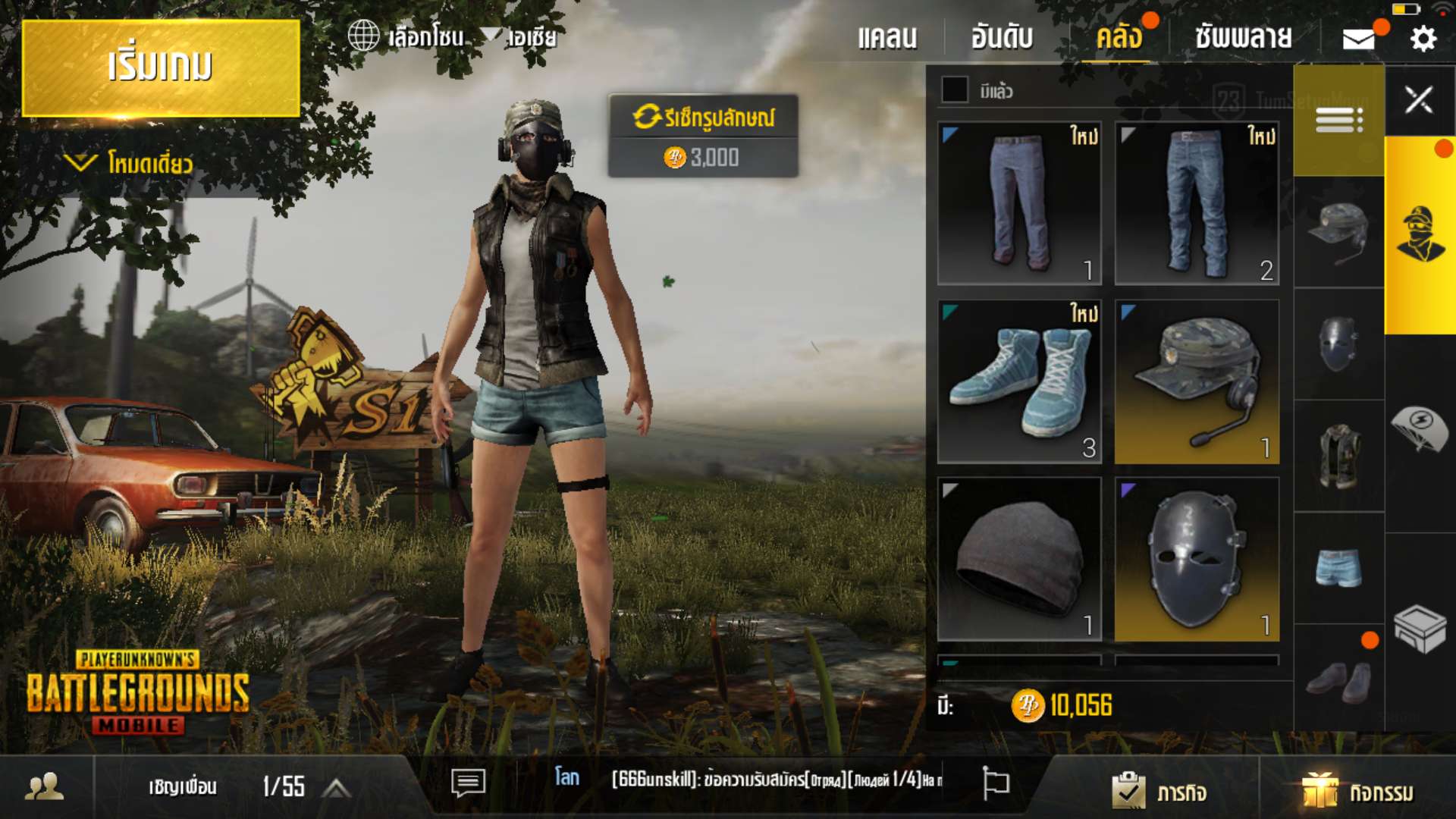Image resolution: width=1456 pixels, height=819 pixels.
Task: Open the Clan tab
Action: (x=887, y=37)
